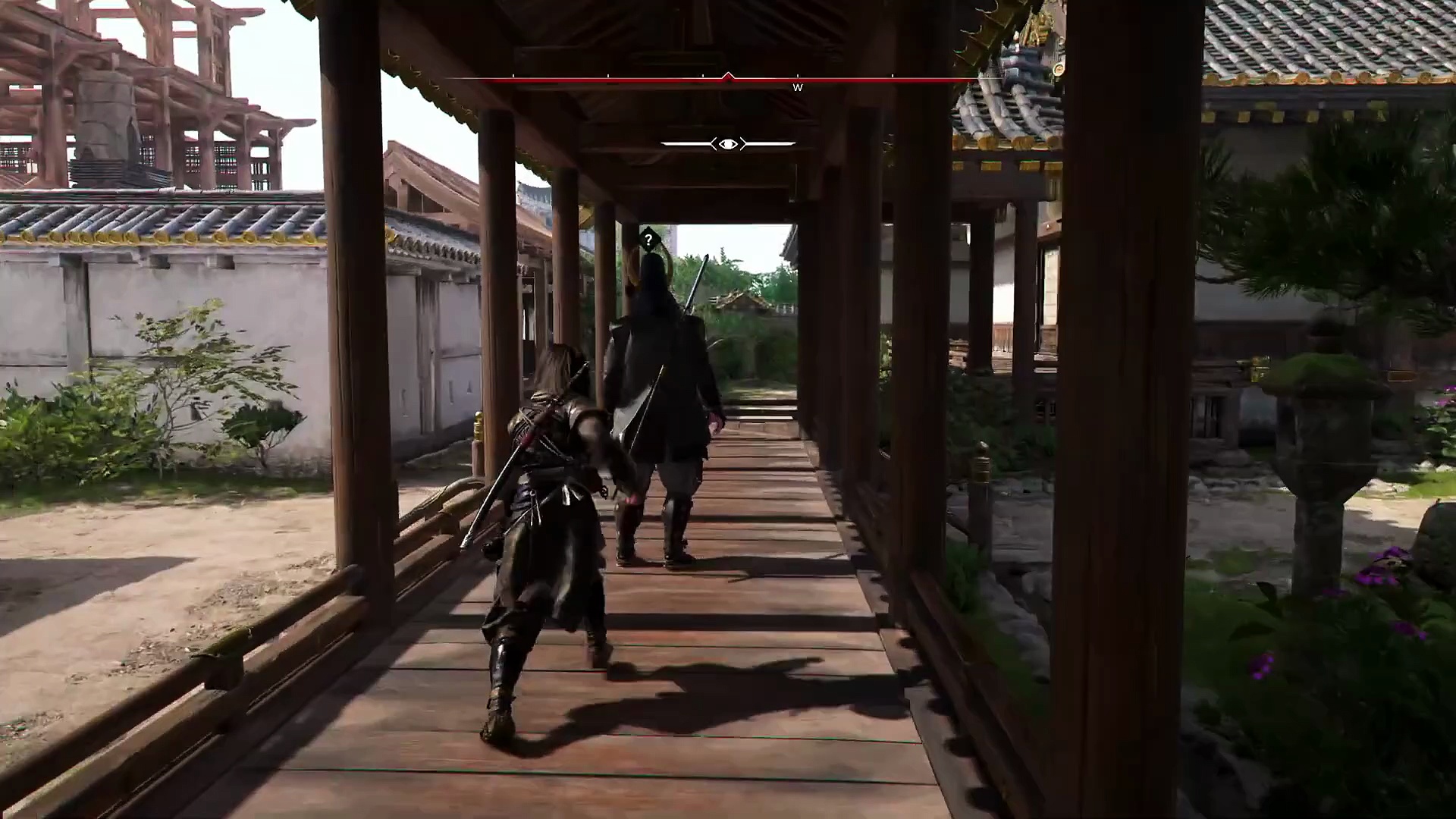
Task: Click the eye observation indicator
Action: point(727,143)
